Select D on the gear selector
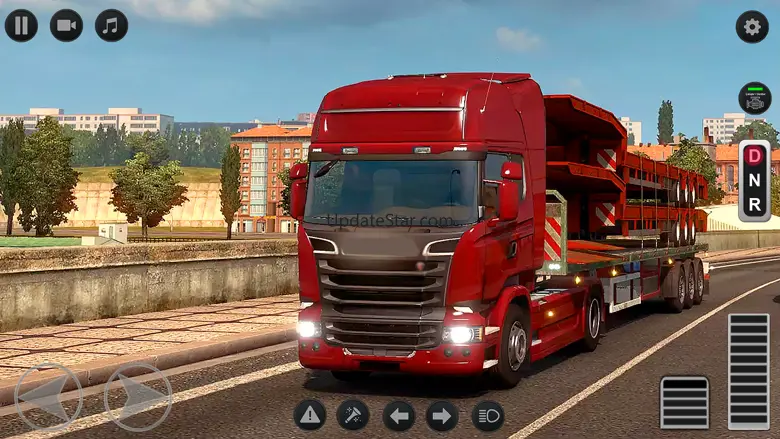This screenshot has height=439, width=780. tap(754, 156)
